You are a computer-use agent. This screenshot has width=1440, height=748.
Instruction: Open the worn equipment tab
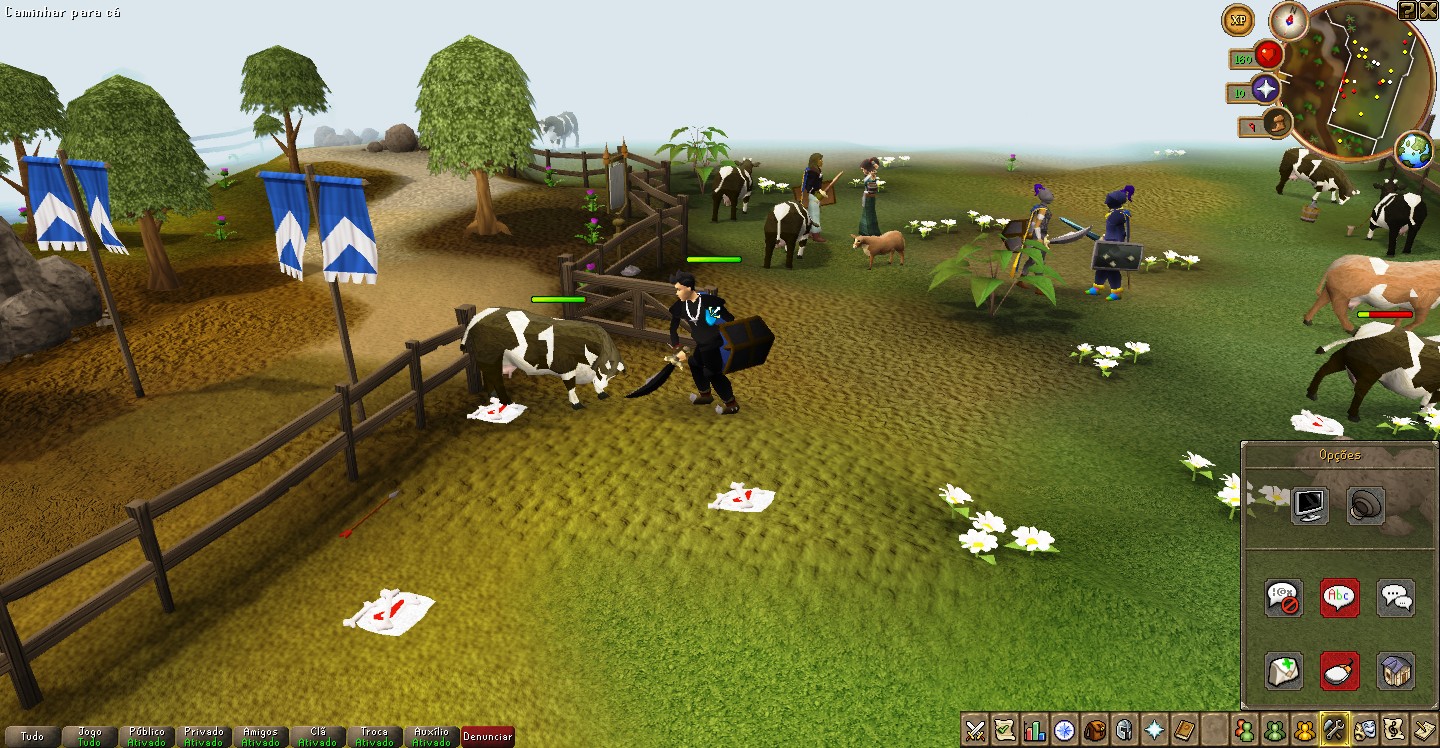click(x=1126, y=729)
